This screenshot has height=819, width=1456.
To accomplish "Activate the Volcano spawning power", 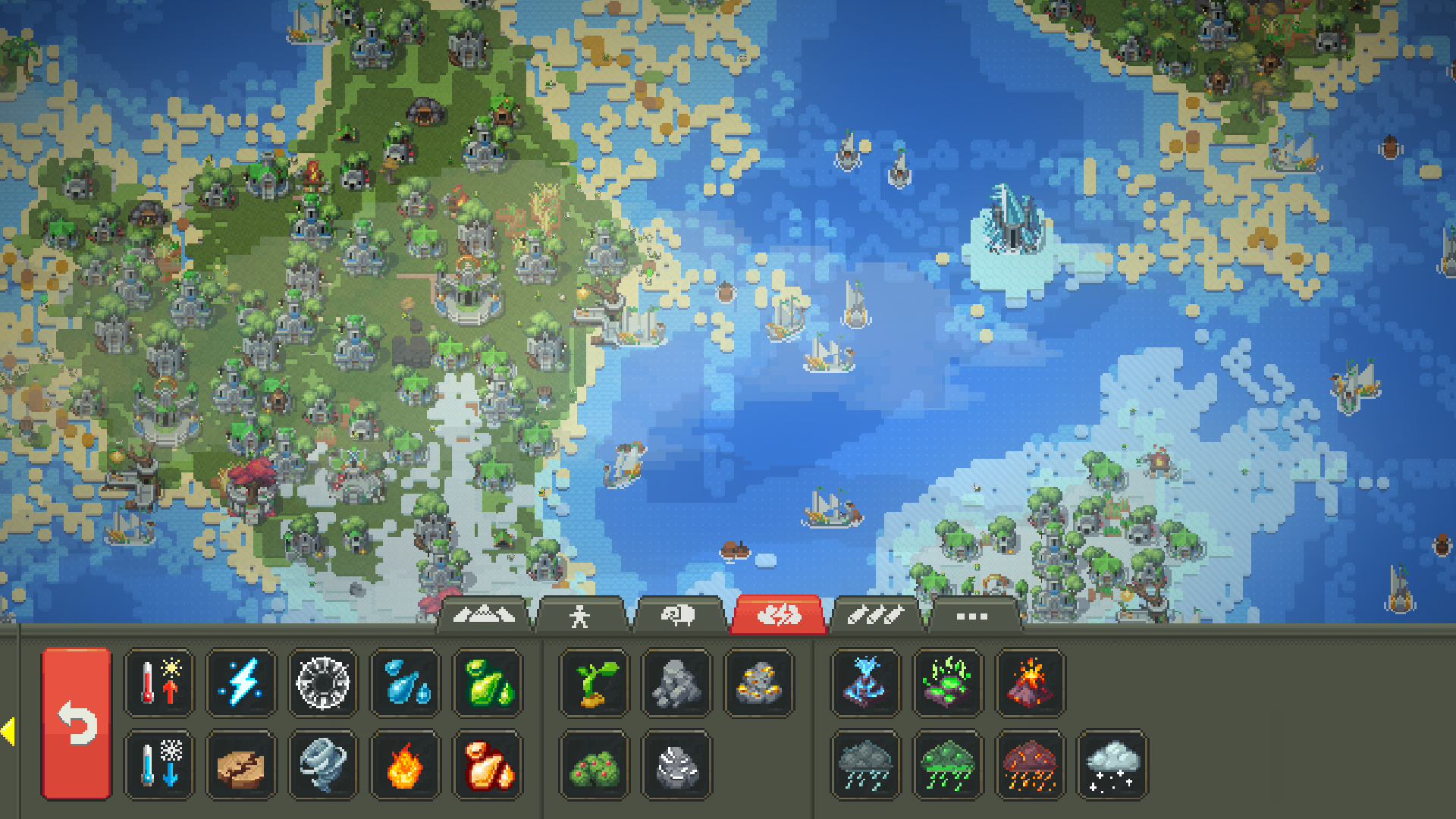I will pyautogui.click(x=1031, y=683).
